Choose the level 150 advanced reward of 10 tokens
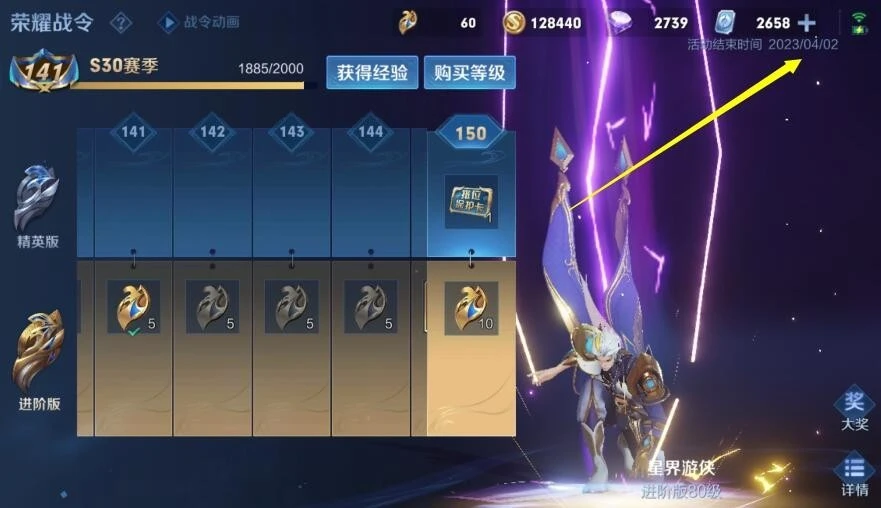This screenshot has width=881, height=508. pyautogui.click(x=471, y=306)
